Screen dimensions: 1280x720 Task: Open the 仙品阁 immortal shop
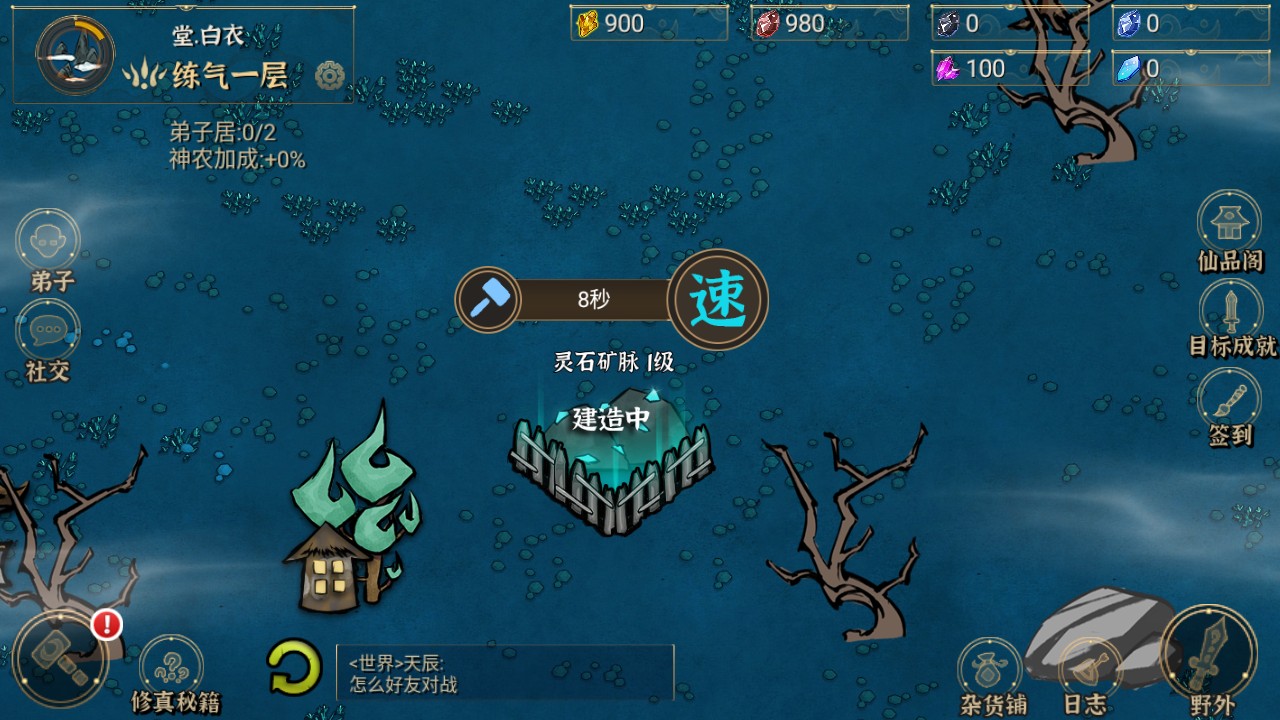click(x=1228, y=222)
